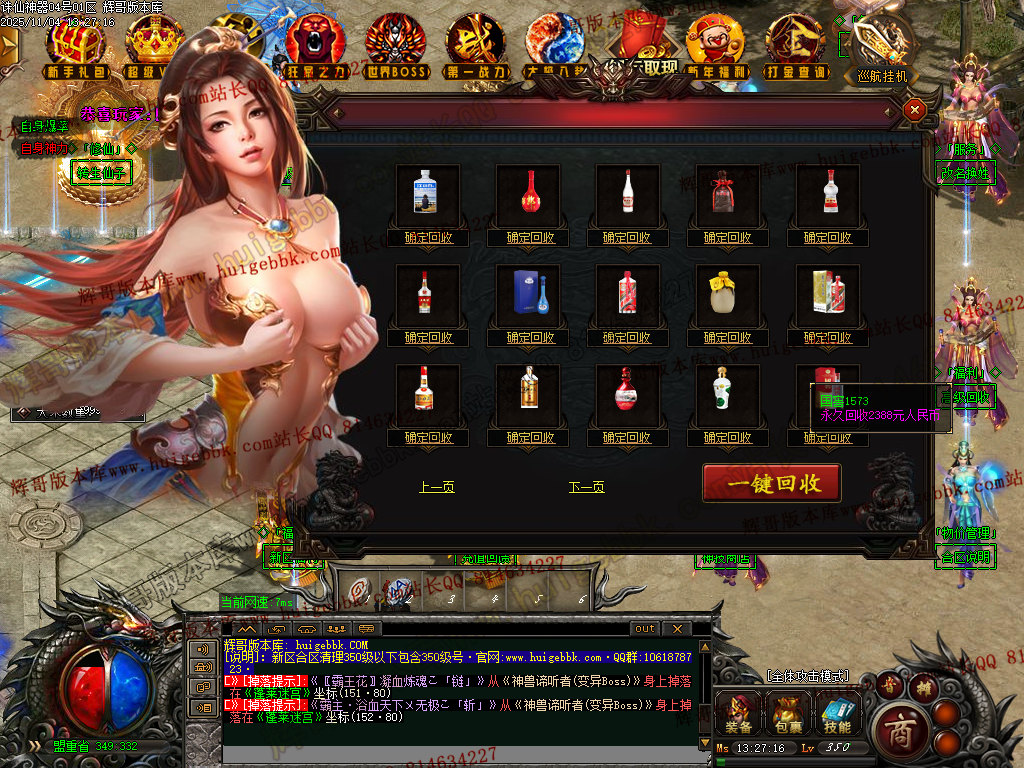
Task: Open the 第一战力 top power ranking icon
Action: click(x=475, y=45)
